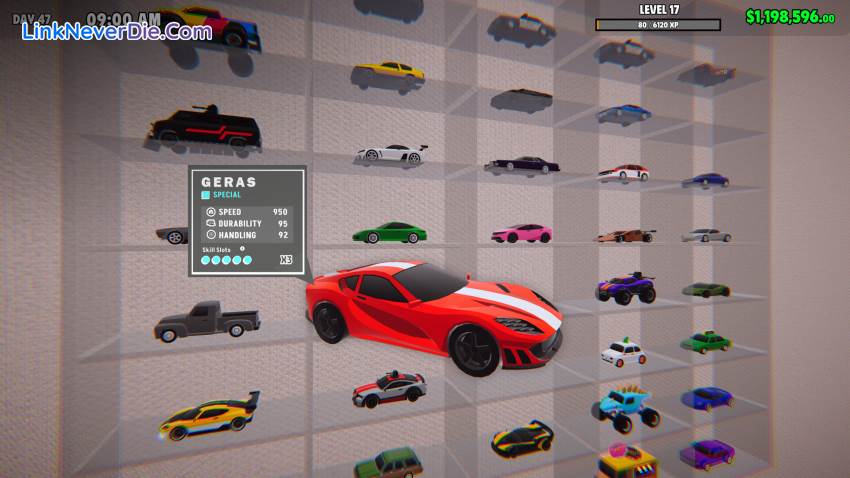Choose the gray pickup truck

point(207,320)
